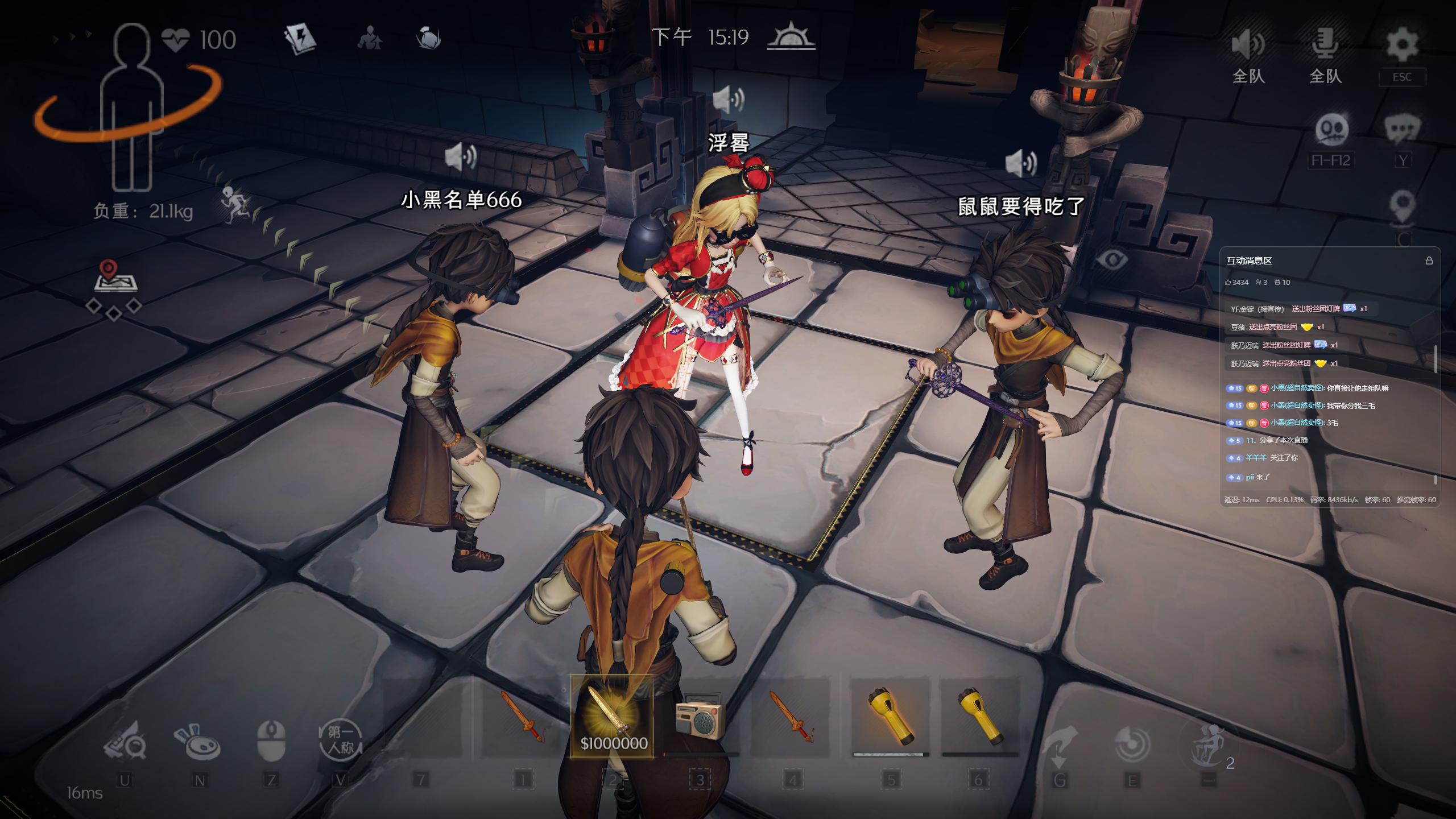Open the team members icon
Viewport: 1456px width, 819px height.
[x=370, y=39]
